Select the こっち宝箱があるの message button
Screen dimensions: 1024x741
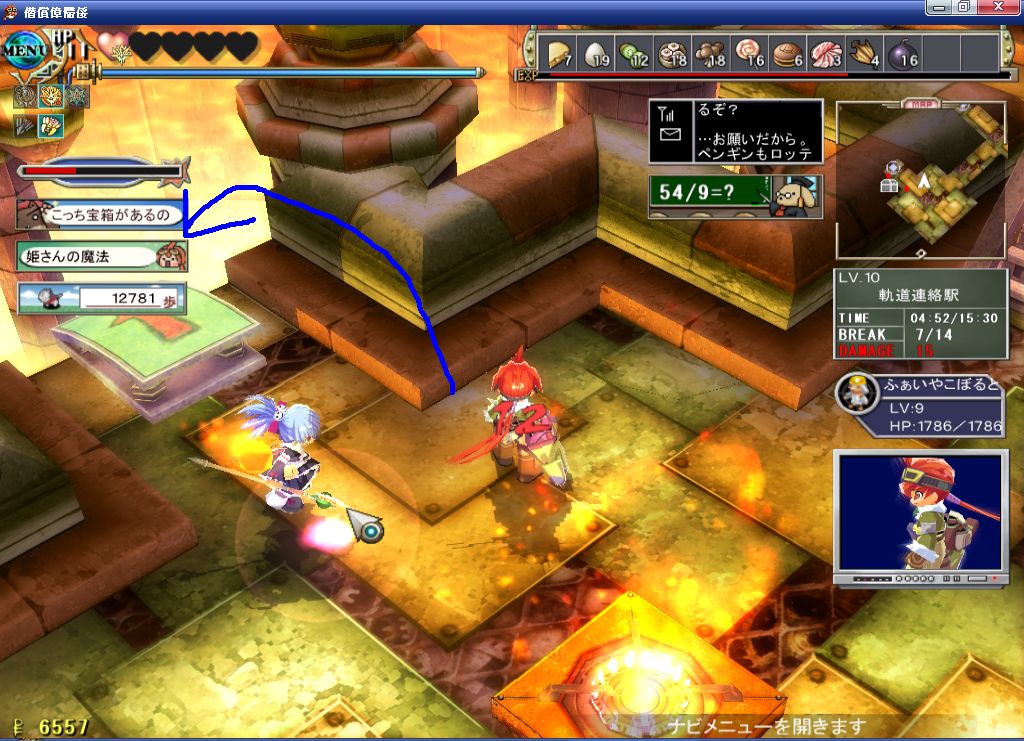point(101,214)
